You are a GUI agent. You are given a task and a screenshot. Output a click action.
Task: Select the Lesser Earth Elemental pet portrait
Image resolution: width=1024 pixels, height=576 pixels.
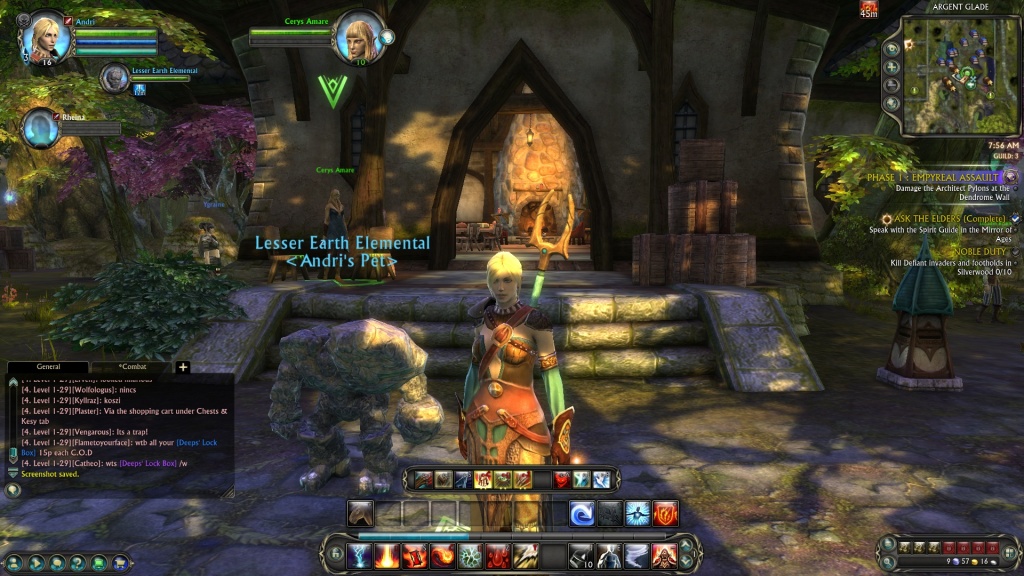(115, 77)
